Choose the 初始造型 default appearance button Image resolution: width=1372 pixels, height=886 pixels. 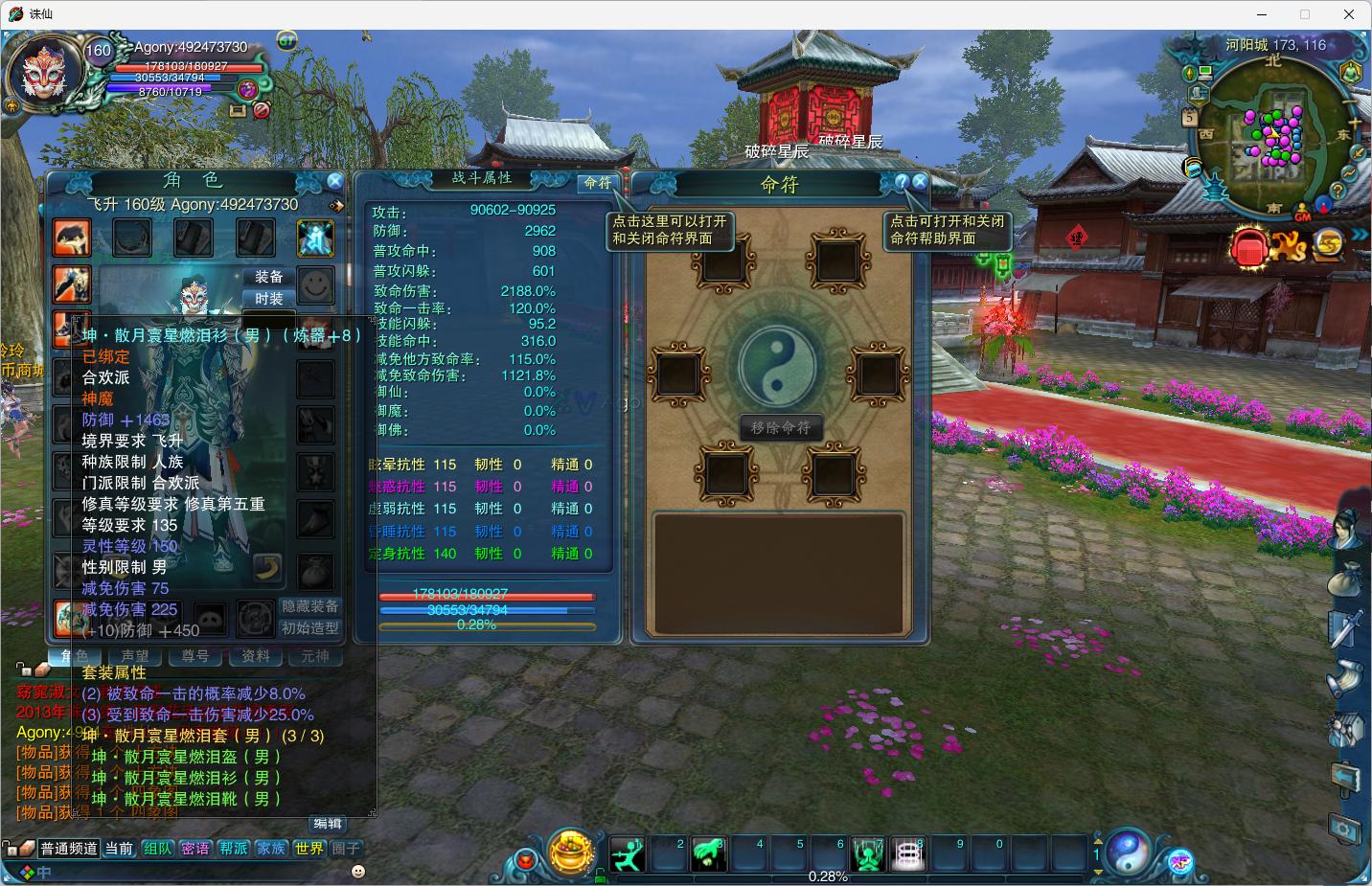click(x=309, y=628)
